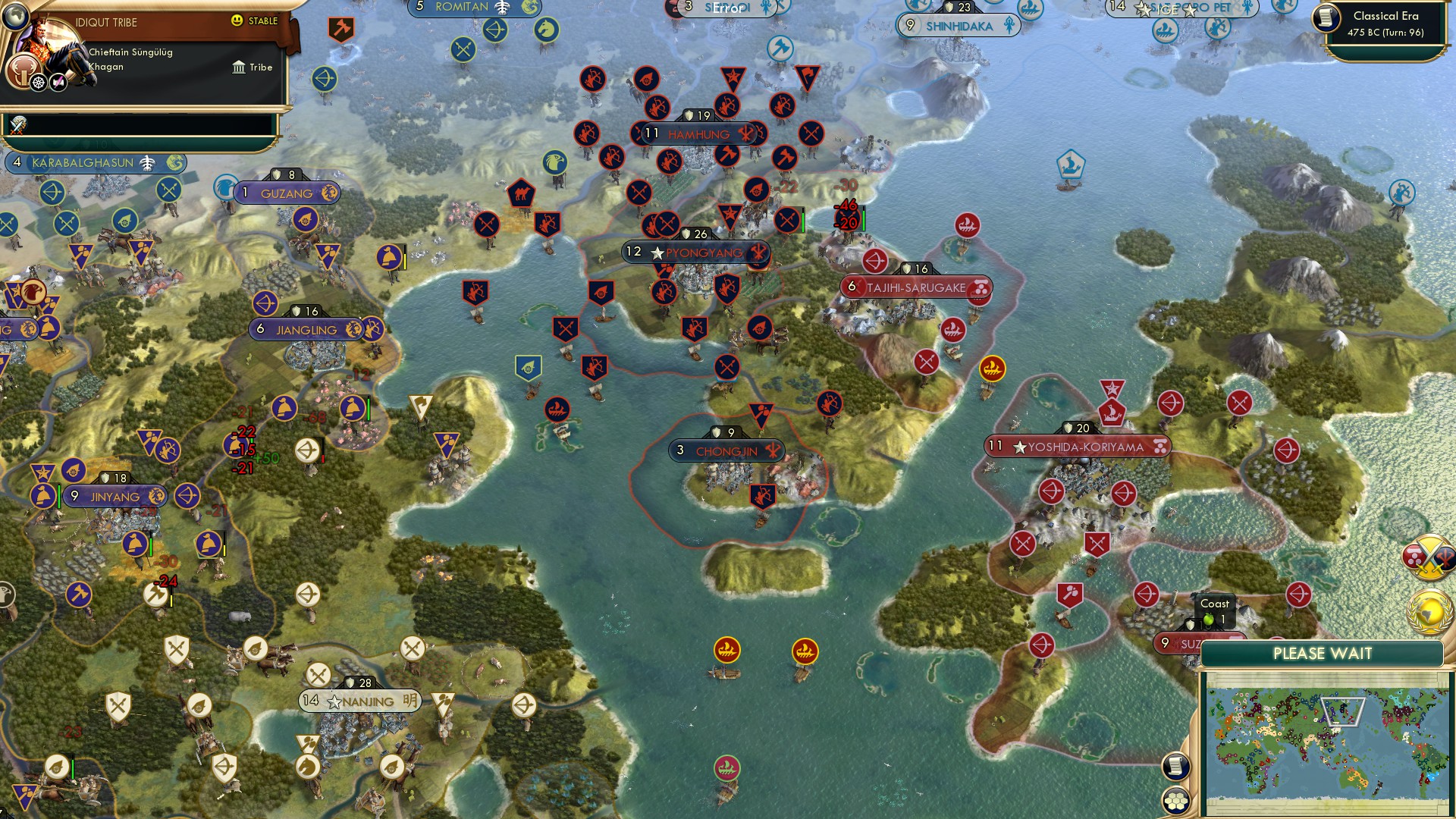Select Jinyang's city banner
This screenshot has height=819, width=1456.
(x=115, y=495)
